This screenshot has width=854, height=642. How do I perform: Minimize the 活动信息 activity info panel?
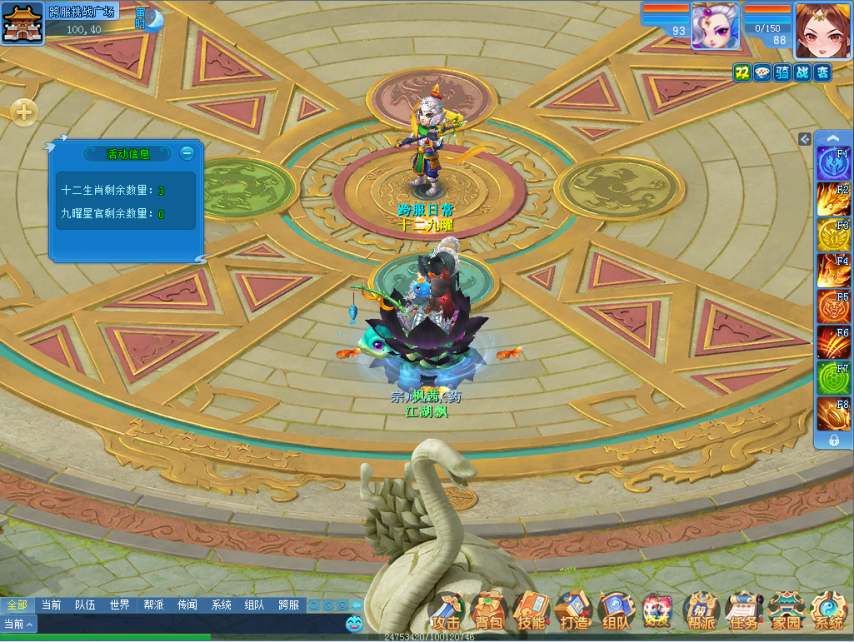[x=187, y=153]
